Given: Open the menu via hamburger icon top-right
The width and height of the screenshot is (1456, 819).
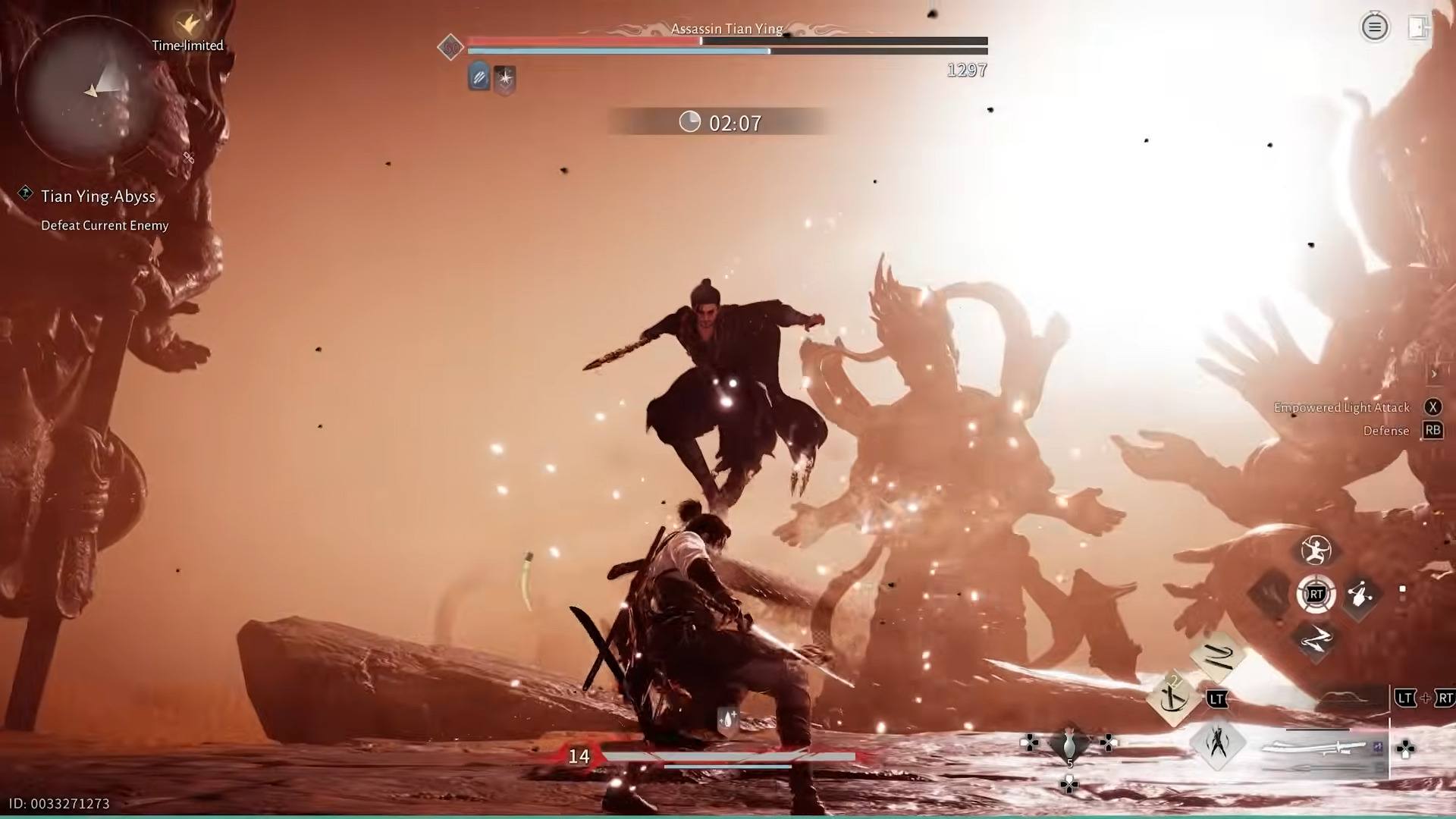Looking at the screenshot, I should click(1374, 27).
